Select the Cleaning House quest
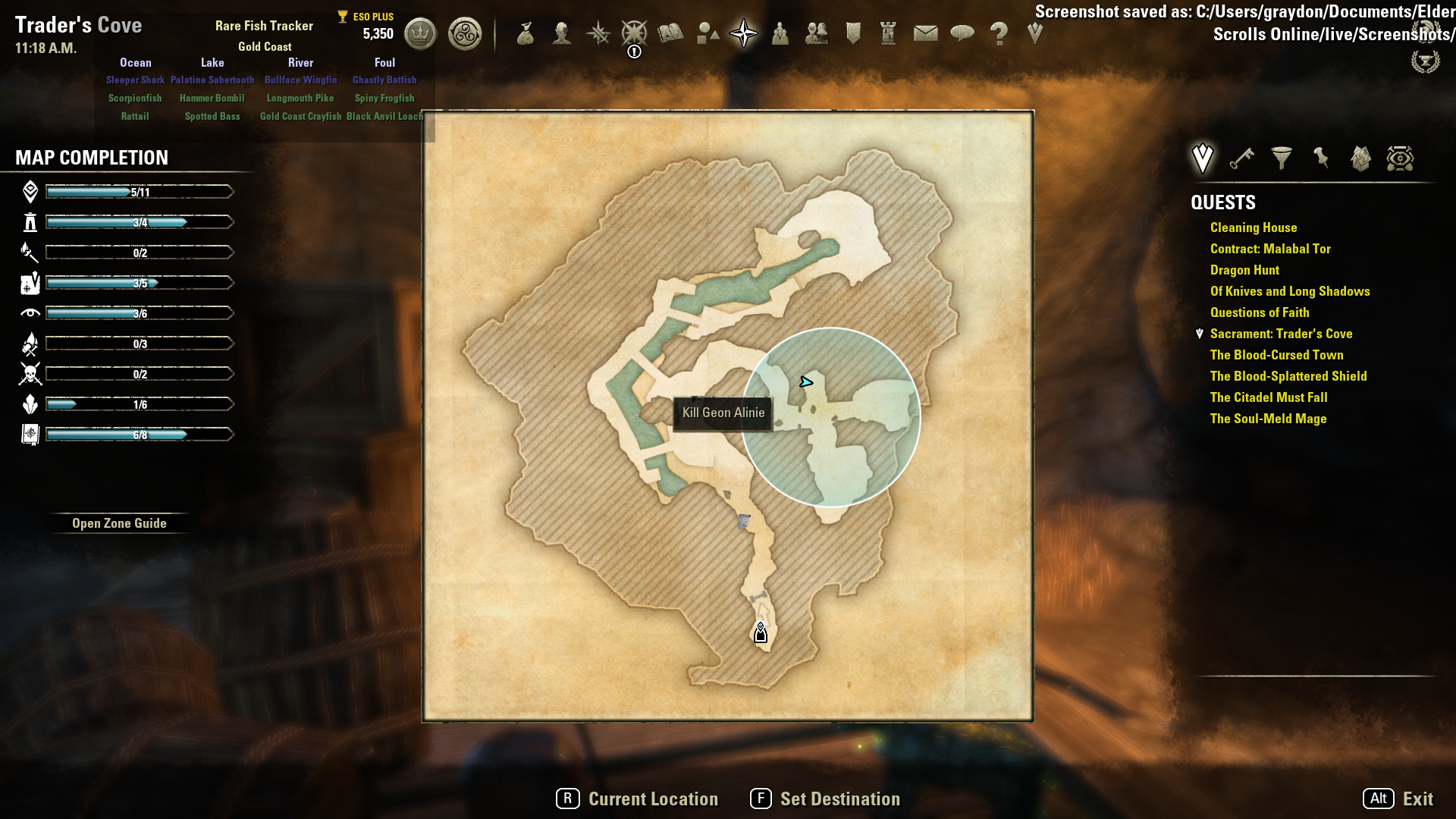This screenshot has width=1456, height=819. click(1253, 227)
